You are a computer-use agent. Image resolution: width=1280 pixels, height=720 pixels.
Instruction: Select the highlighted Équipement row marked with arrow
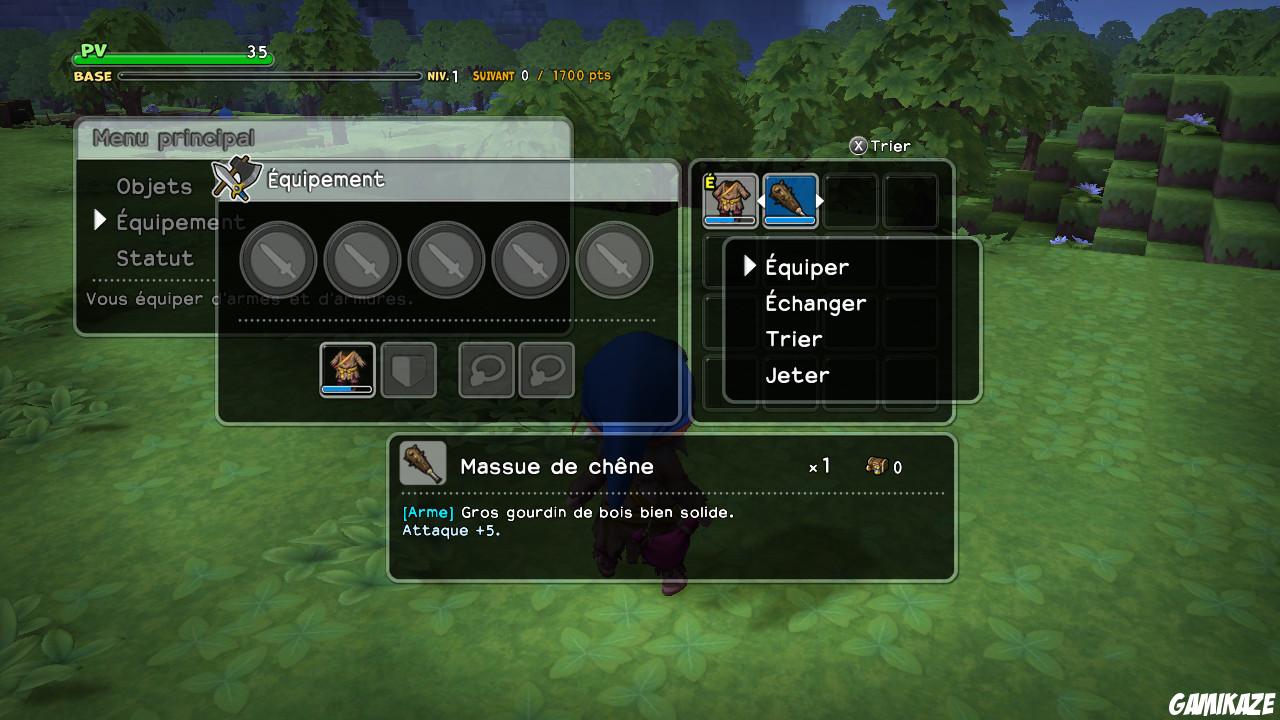coord(180,221)
